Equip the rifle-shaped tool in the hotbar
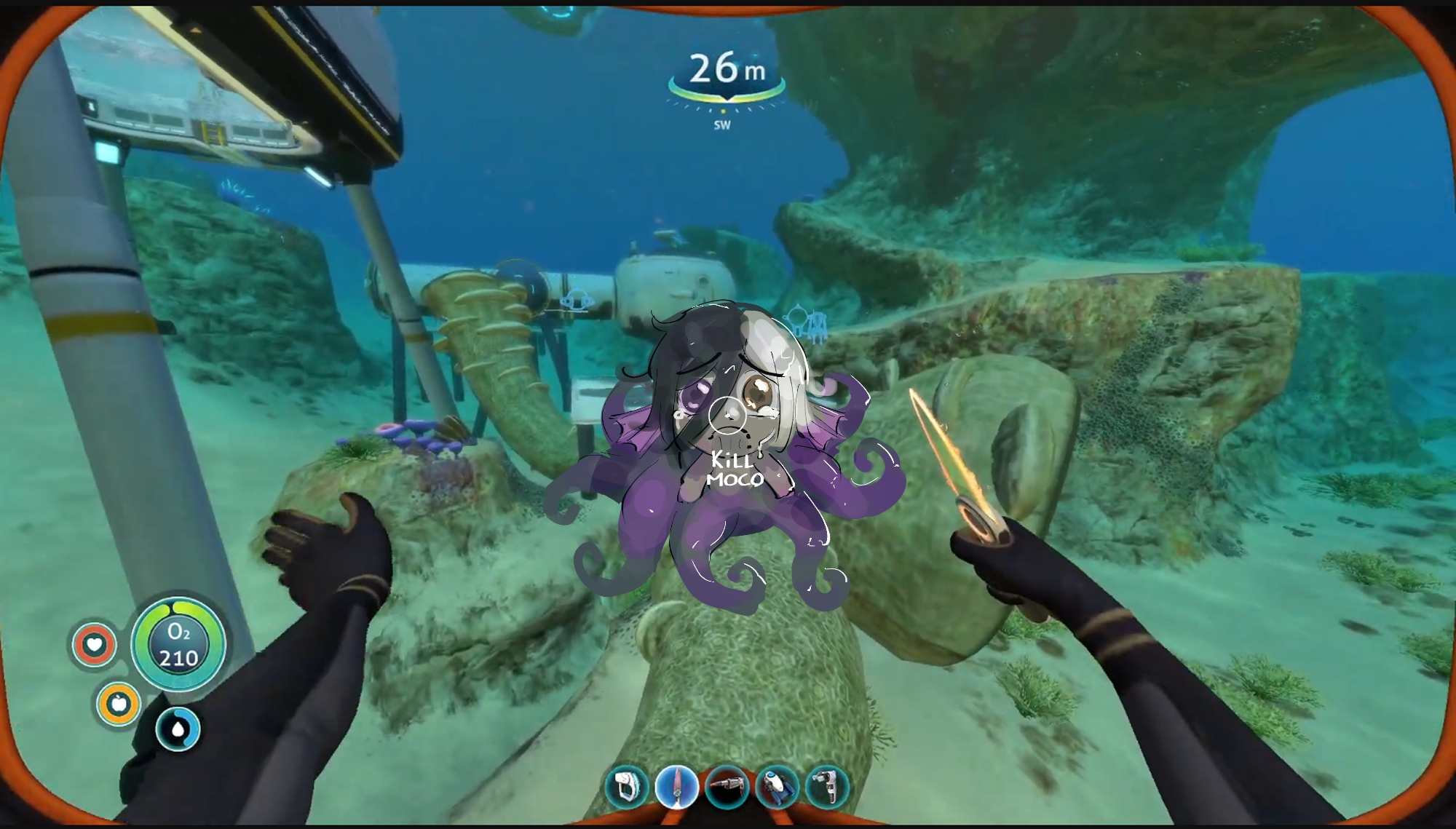Image resolution: width=1456 pixels, height=829 pixels. click(x=727, y=787)
